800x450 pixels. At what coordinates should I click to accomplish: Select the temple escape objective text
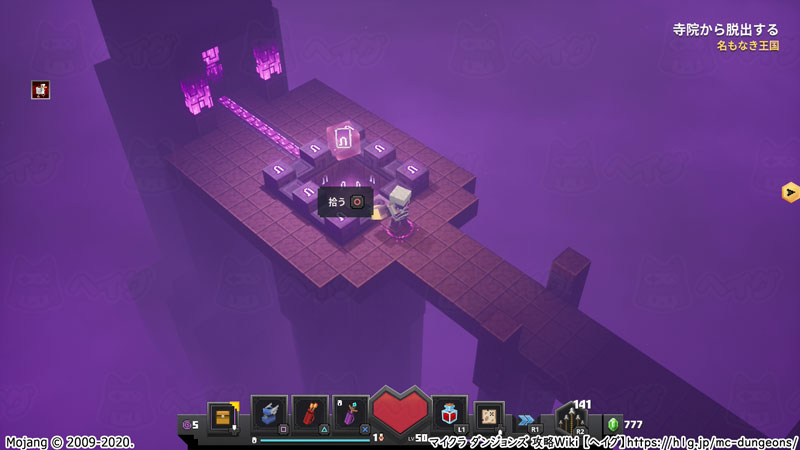tap(725, 30)
